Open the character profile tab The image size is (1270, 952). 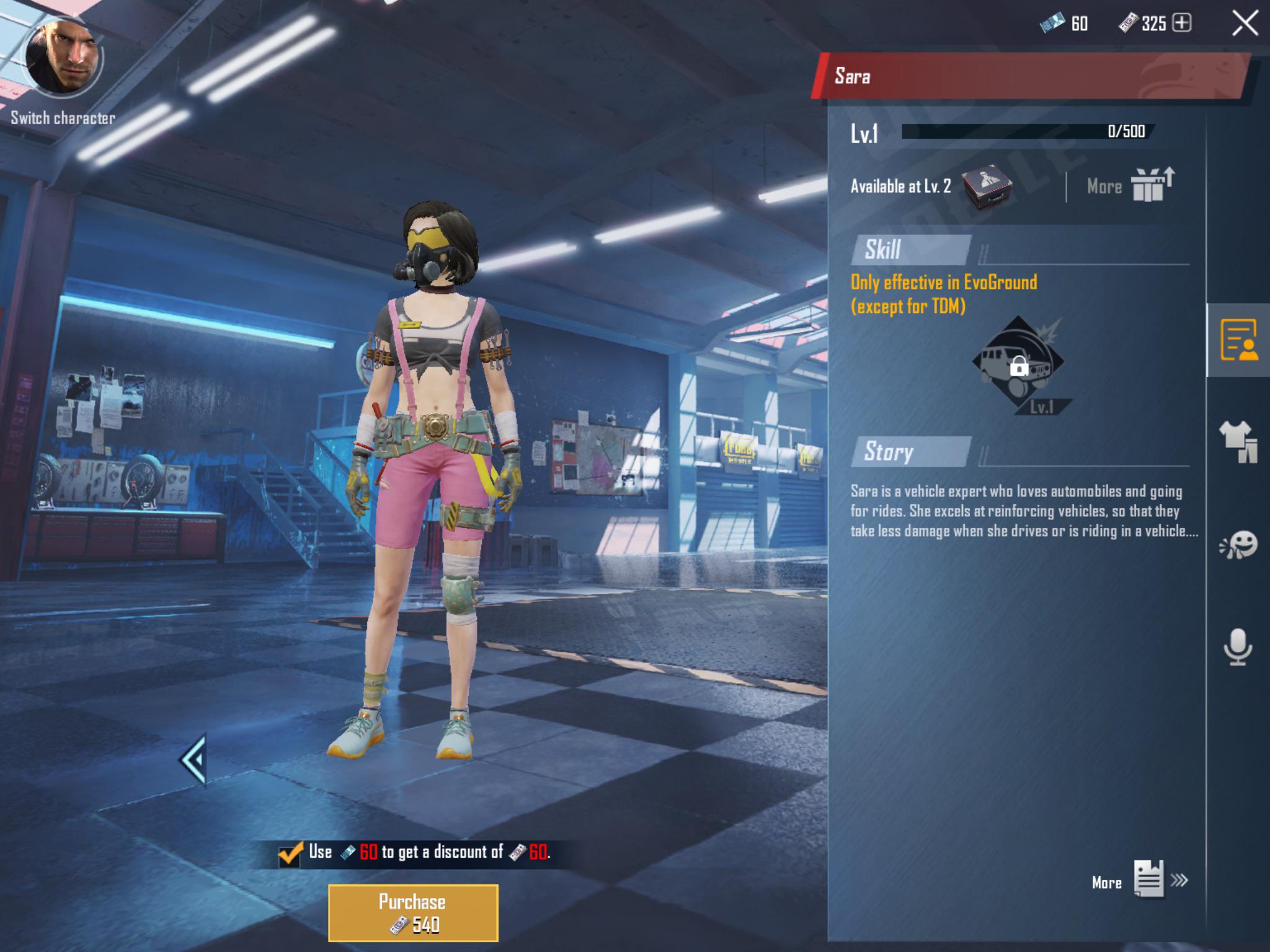[1238, 340]
